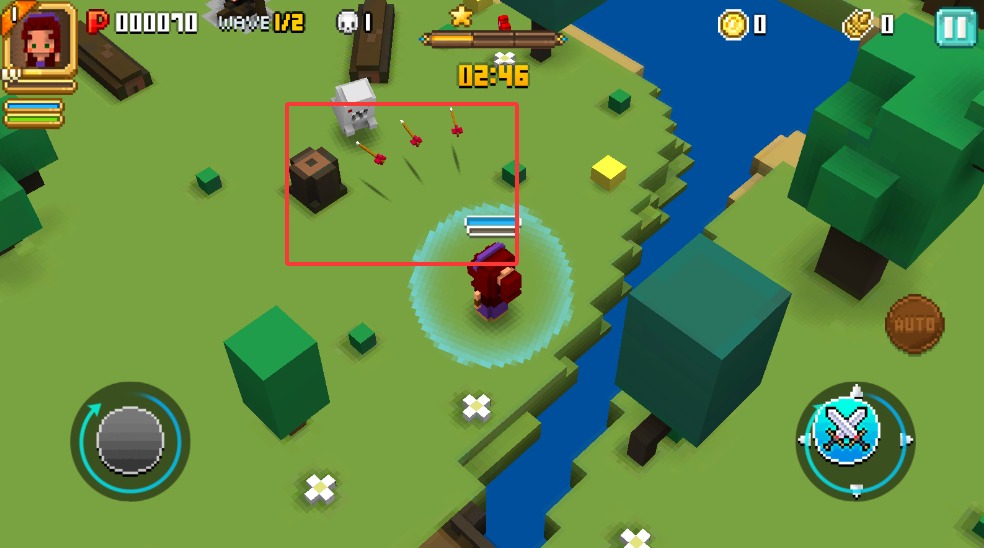Tap the virtual joystick knob
This screenshot has width=984, height=548.
coord(130,440)
